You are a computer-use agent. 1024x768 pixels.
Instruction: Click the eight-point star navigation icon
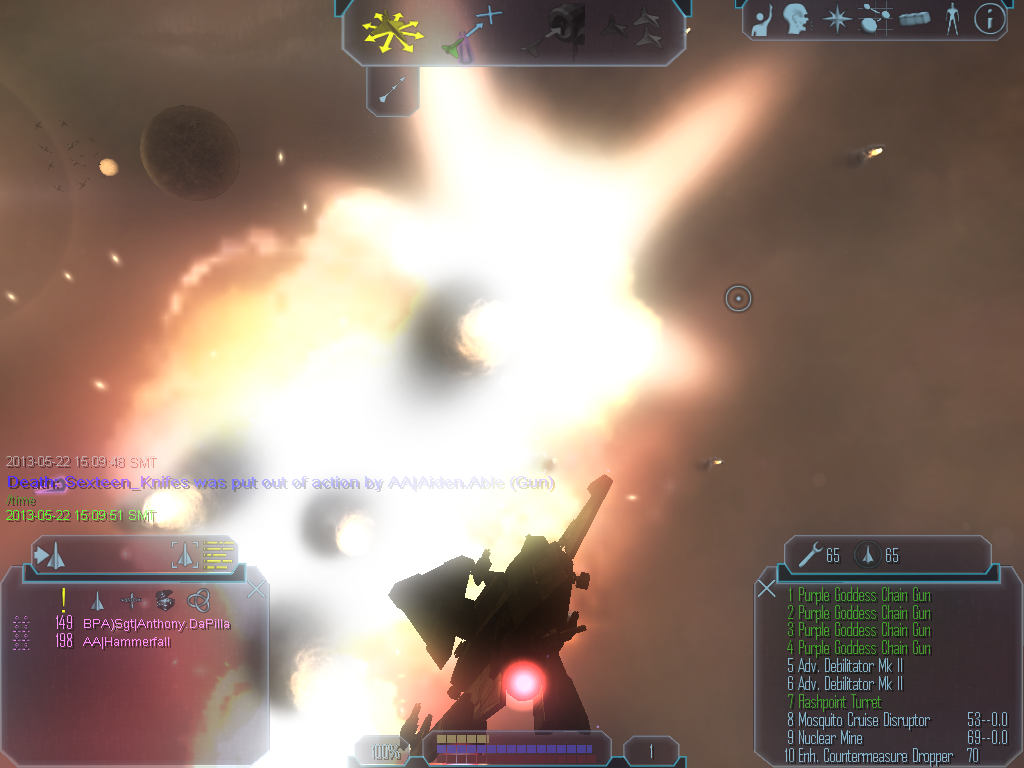835,19
